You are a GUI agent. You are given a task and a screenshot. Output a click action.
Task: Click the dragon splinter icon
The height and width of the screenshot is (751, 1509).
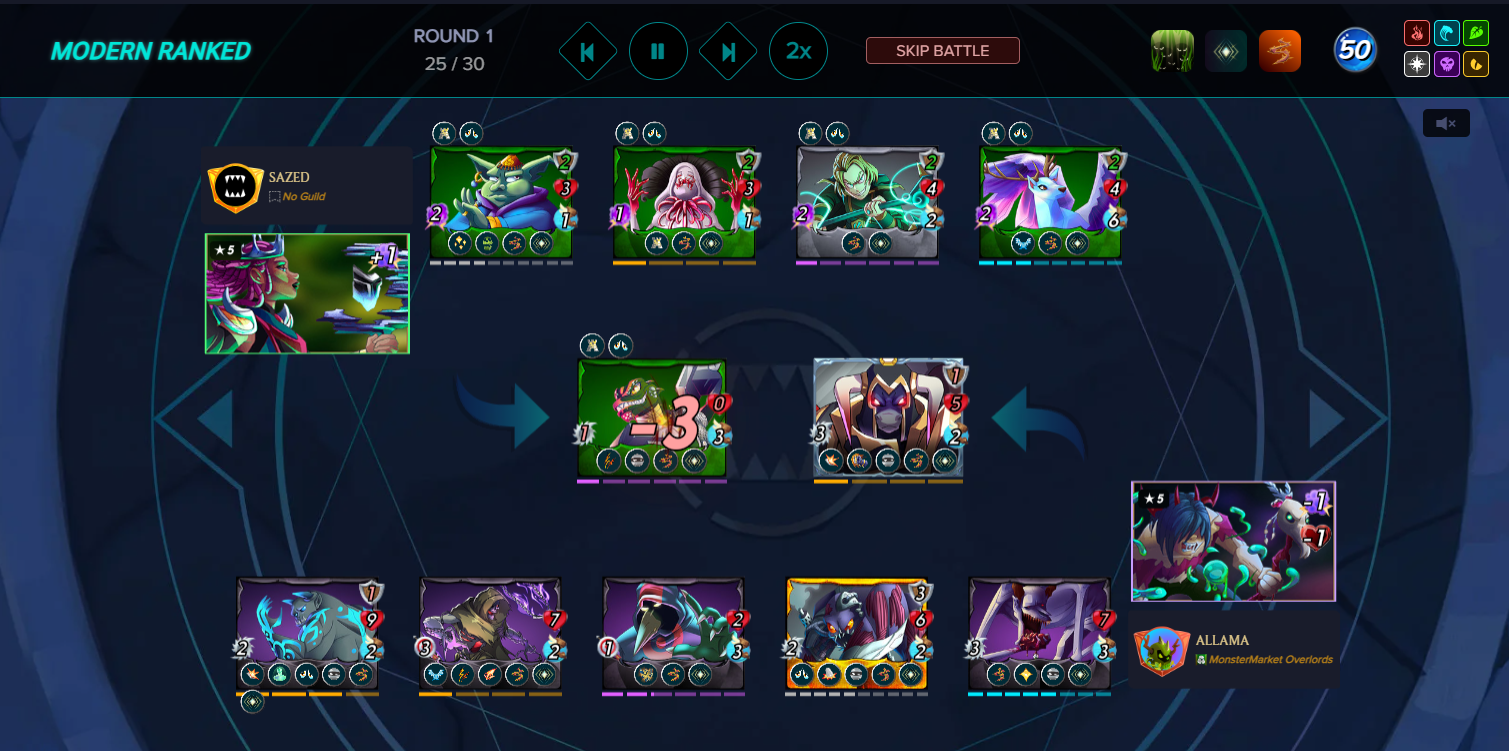[x=1475, y=64]
